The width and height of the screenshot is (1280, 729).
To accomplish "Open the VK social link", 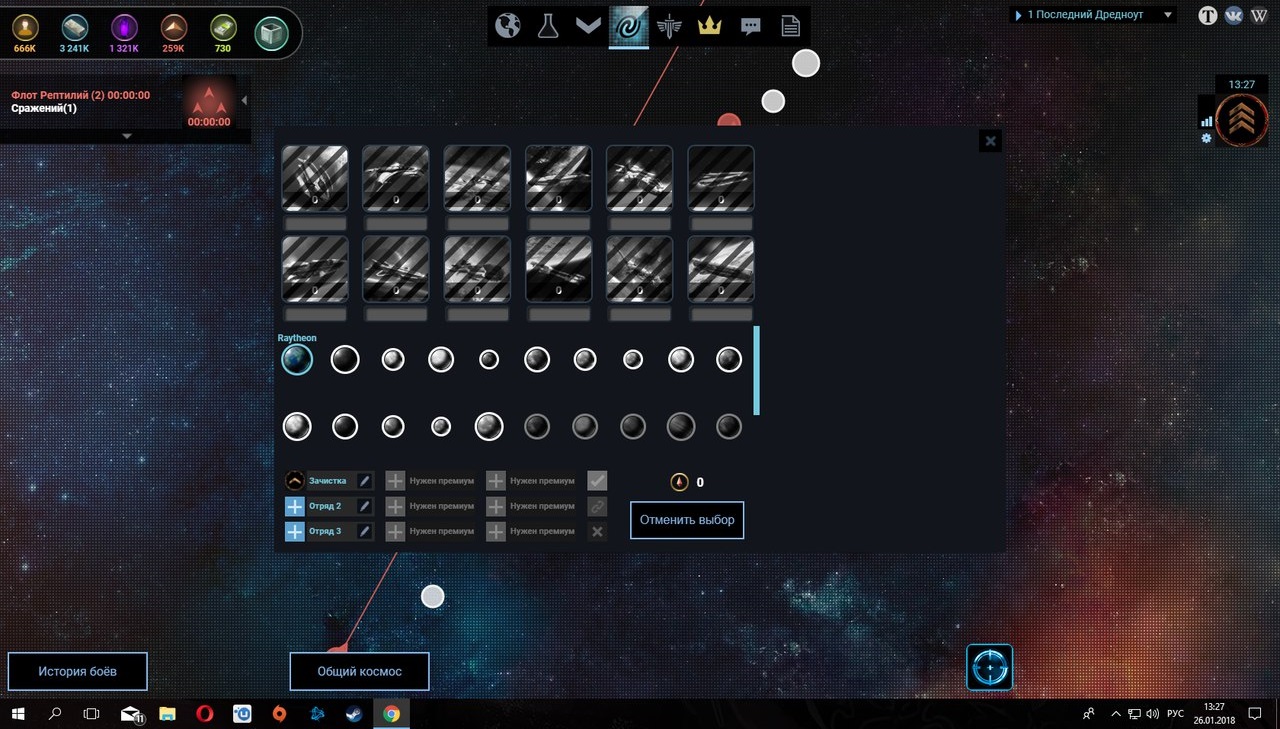I will 1233,15.
